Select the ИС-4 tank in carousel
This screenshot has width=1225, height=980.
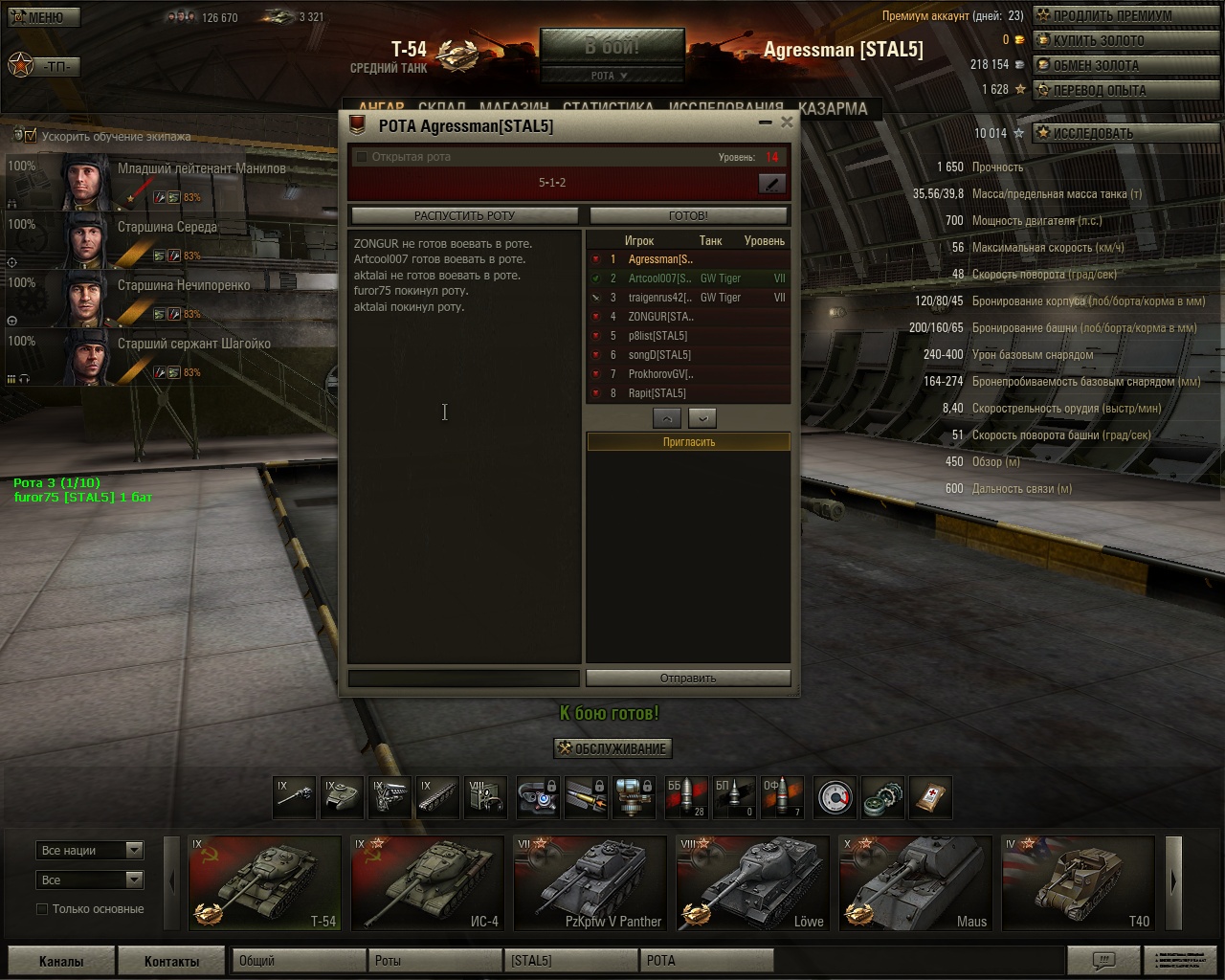(427, 882)
